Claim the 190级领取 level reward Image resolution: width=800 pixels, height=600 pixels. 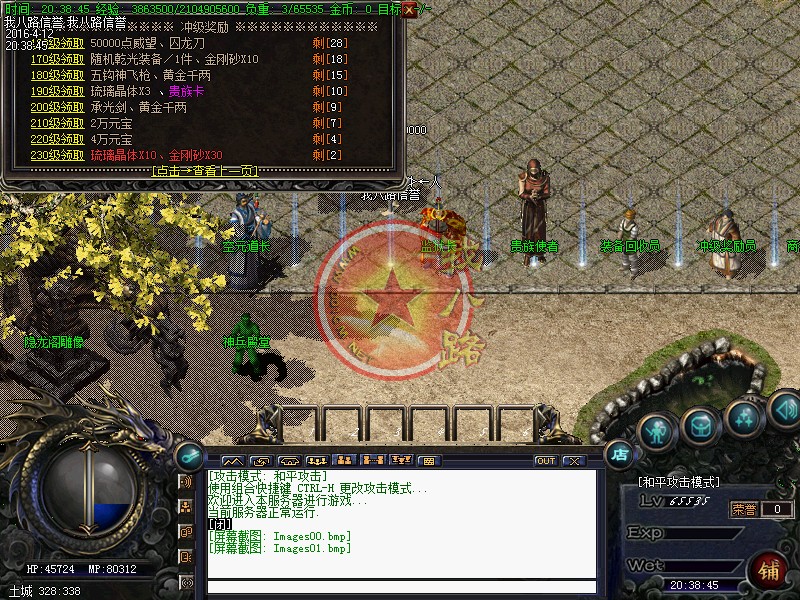58,92
